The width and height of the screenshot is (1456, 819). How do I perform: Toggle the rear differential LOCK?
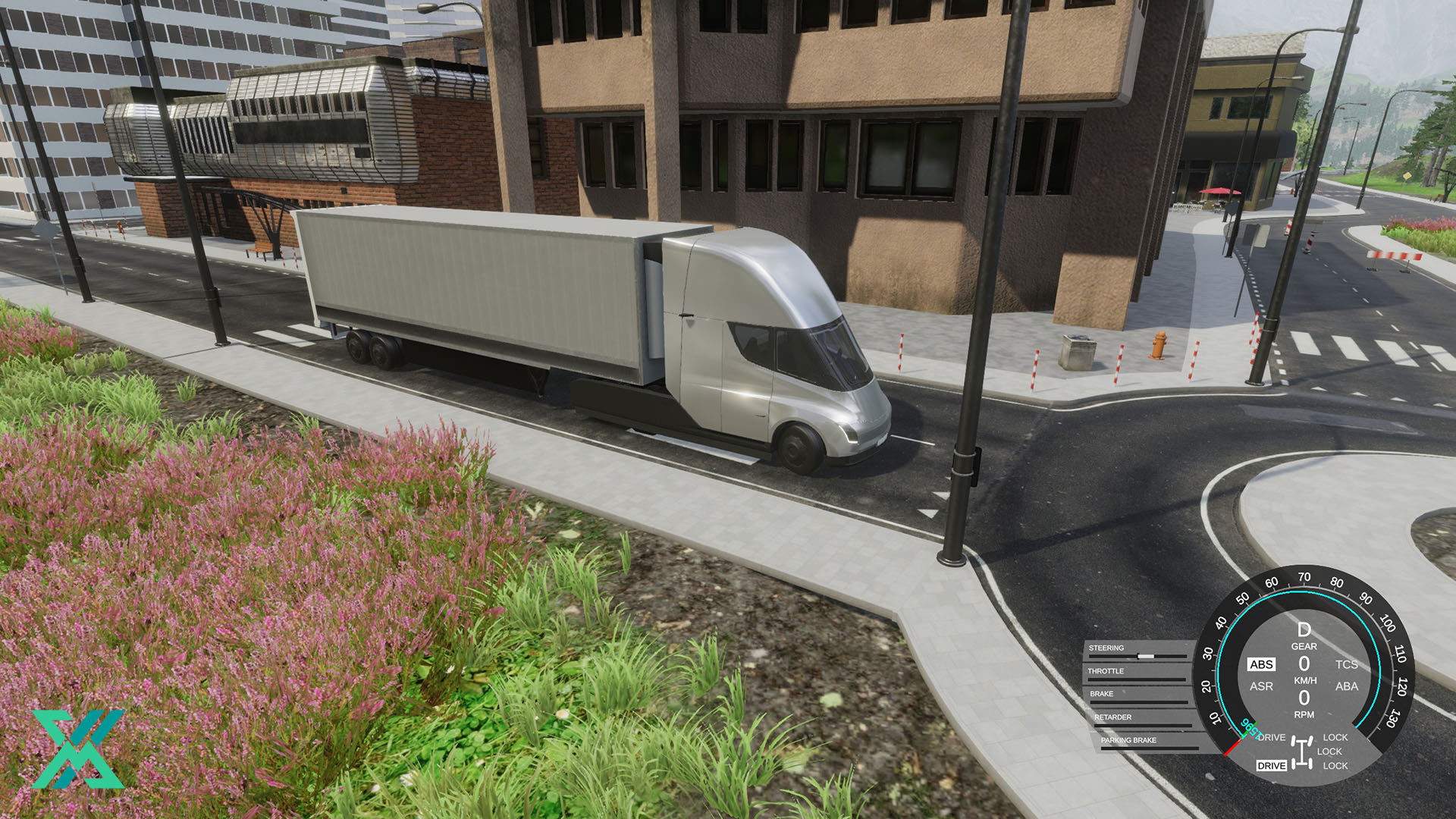pos(1336,765)
